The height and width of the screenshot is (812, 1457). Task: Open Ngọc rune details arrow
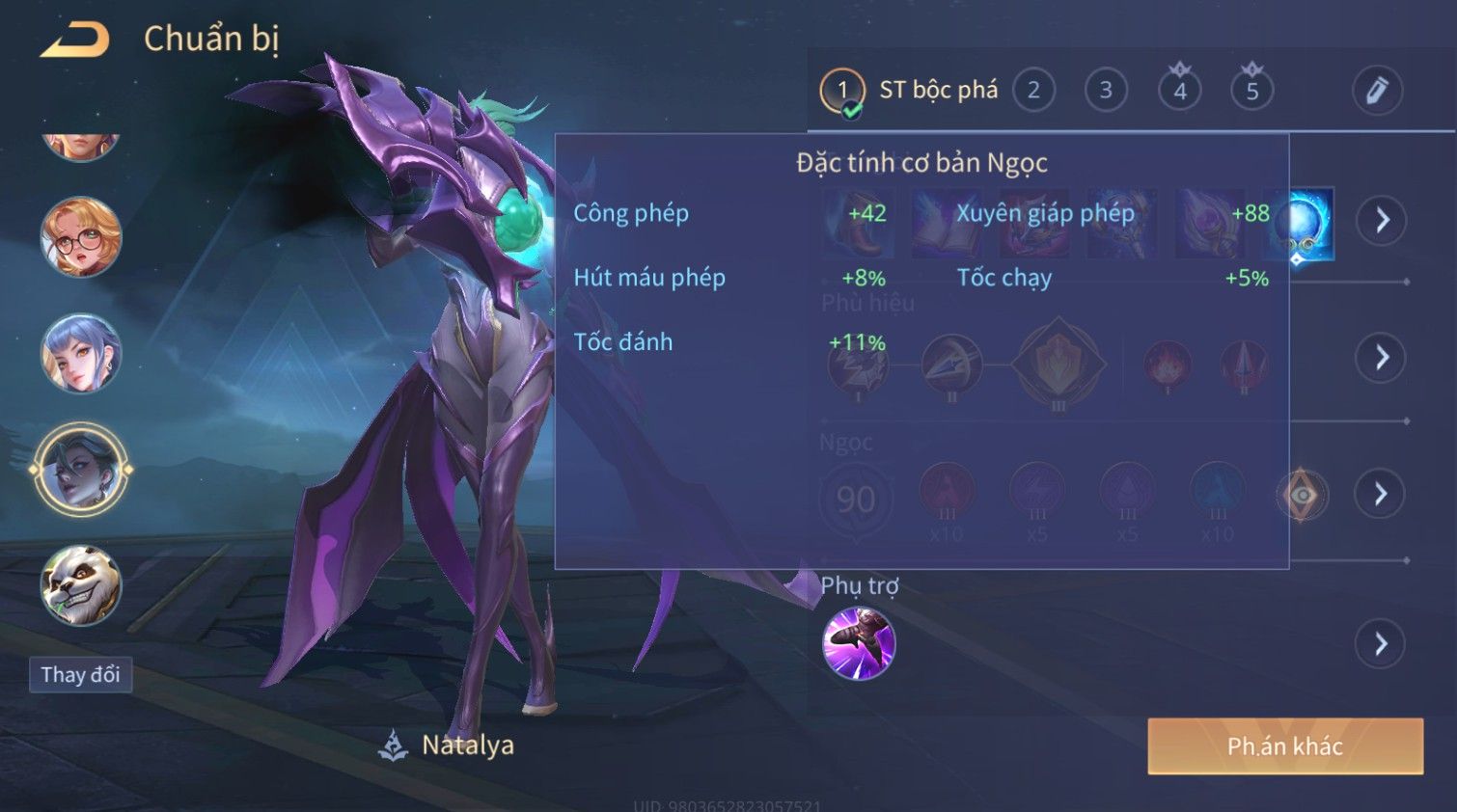[1381, 495]
